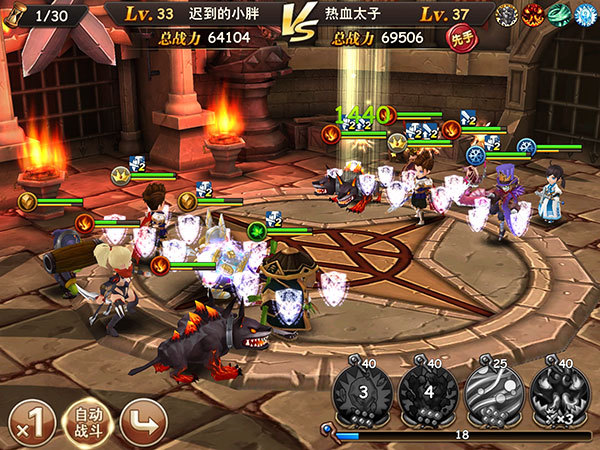Activate the skill orb showing cooldown 4

point(429,392)
